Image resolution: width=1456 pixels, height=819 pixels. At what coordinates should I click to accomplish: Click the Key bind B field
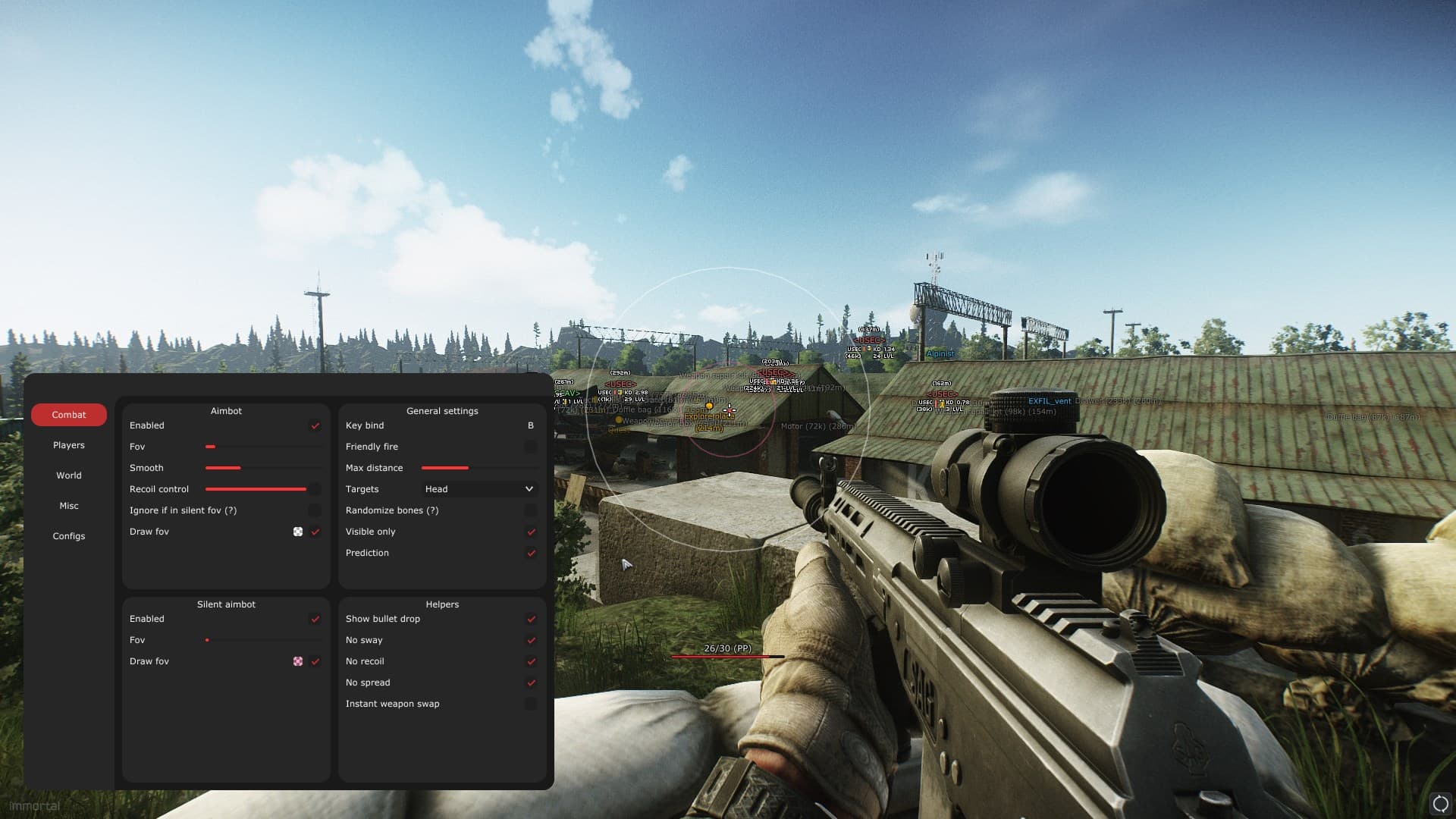[x=530, y=425]
